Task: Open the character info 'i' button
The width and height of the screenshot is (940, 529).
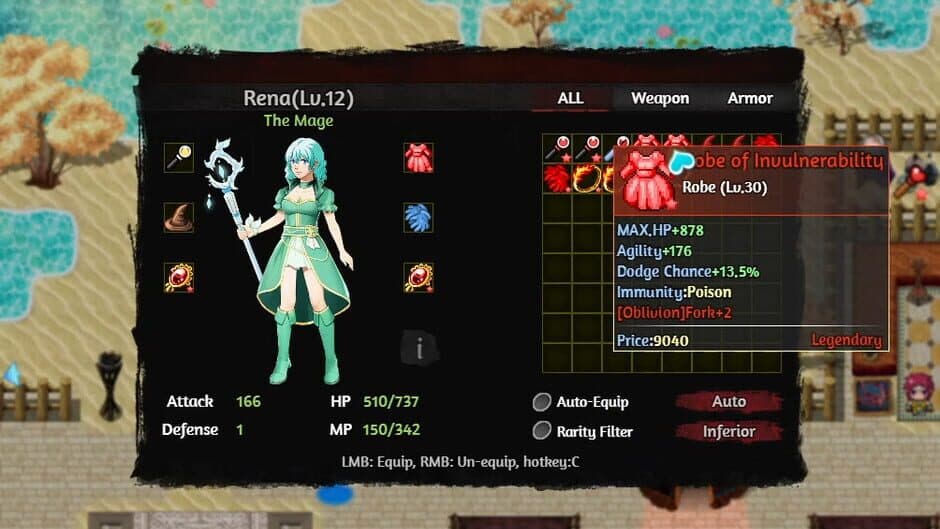Action: [420, 348]
